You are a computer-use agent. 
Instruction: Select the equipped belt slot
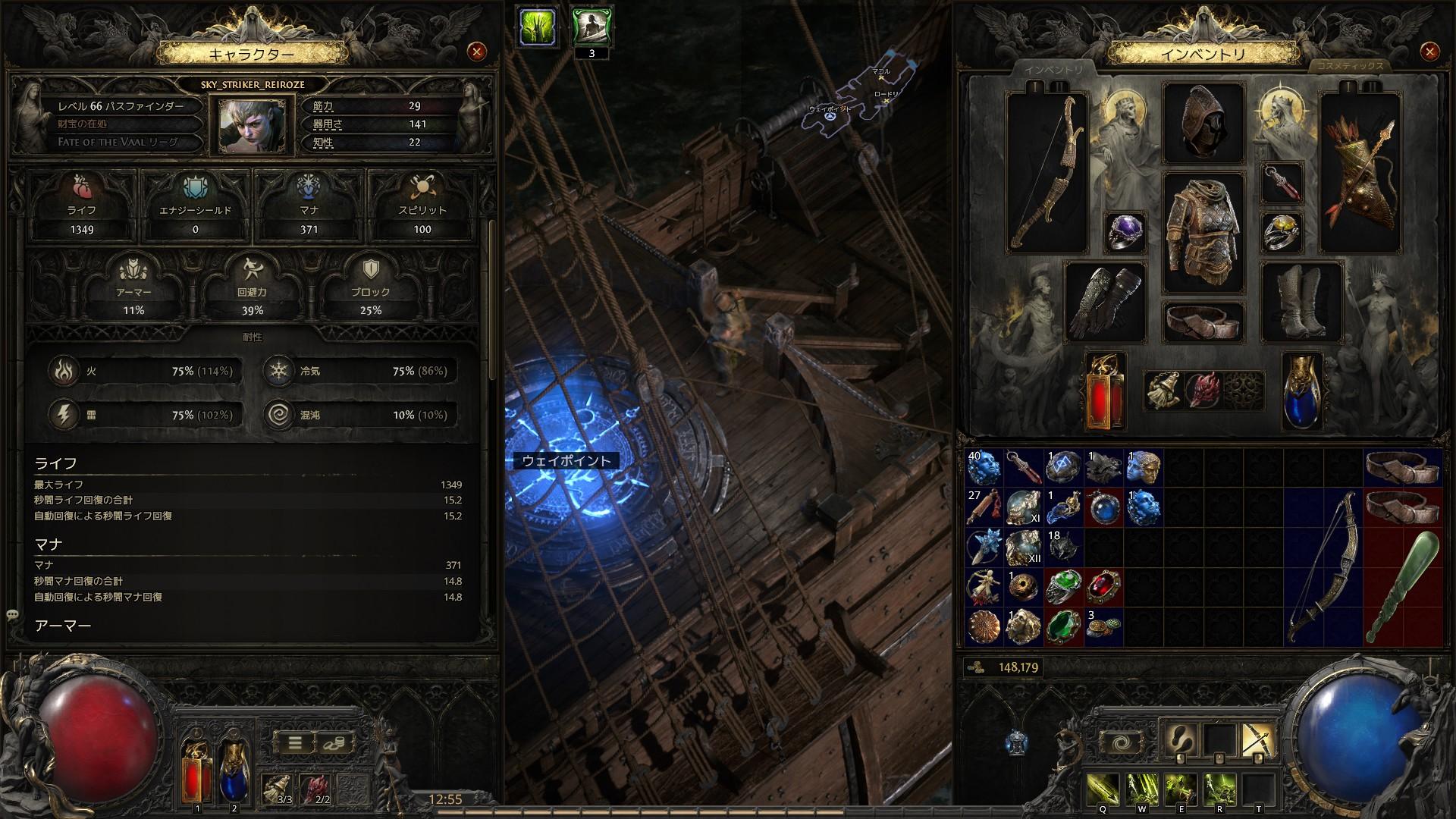pyautogui.click(x=1203, y=322)
